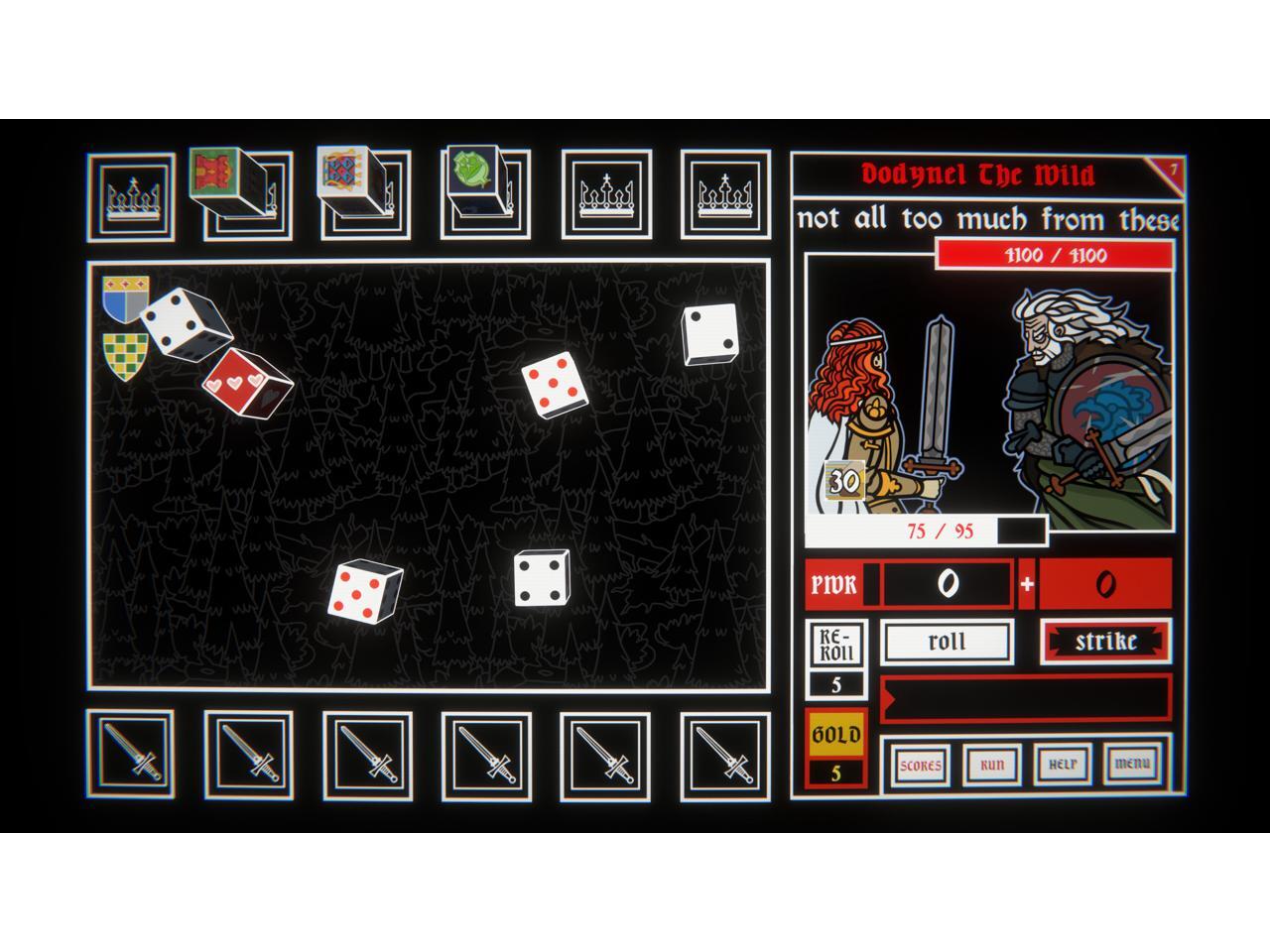
Task: Open the game Menu
Action: [1133, 765]
